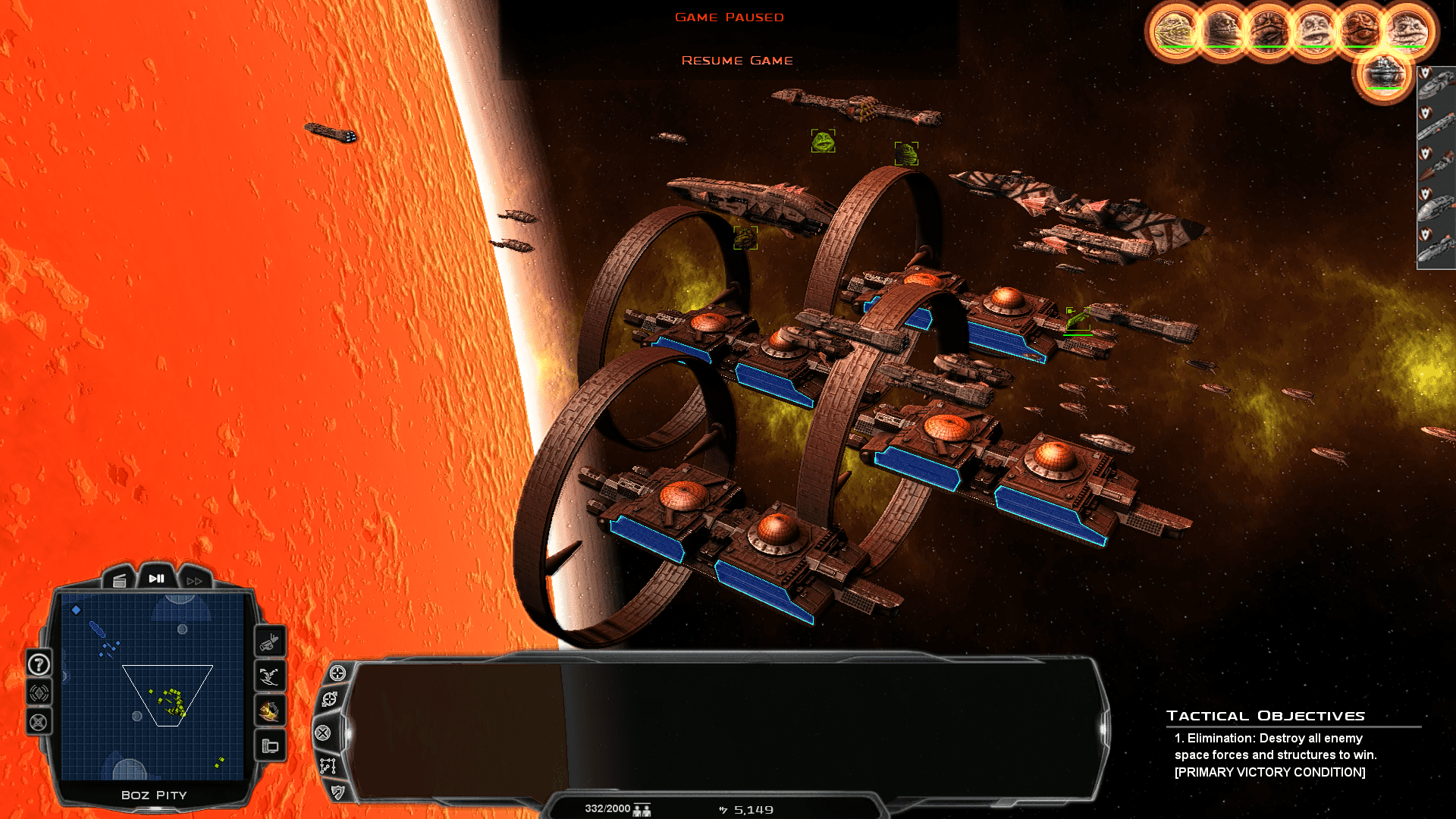Toggle the play/pause control above the minimap
The image size is (1456, 819).
pyautogui.click(x=157, y=579)
